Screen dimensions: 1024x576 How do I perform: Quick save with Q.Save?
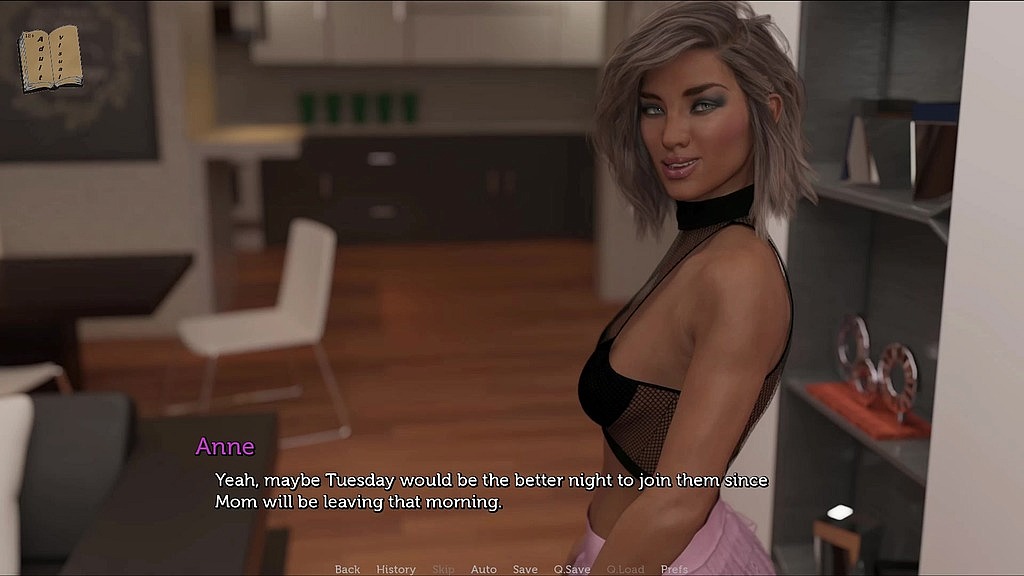572,569
